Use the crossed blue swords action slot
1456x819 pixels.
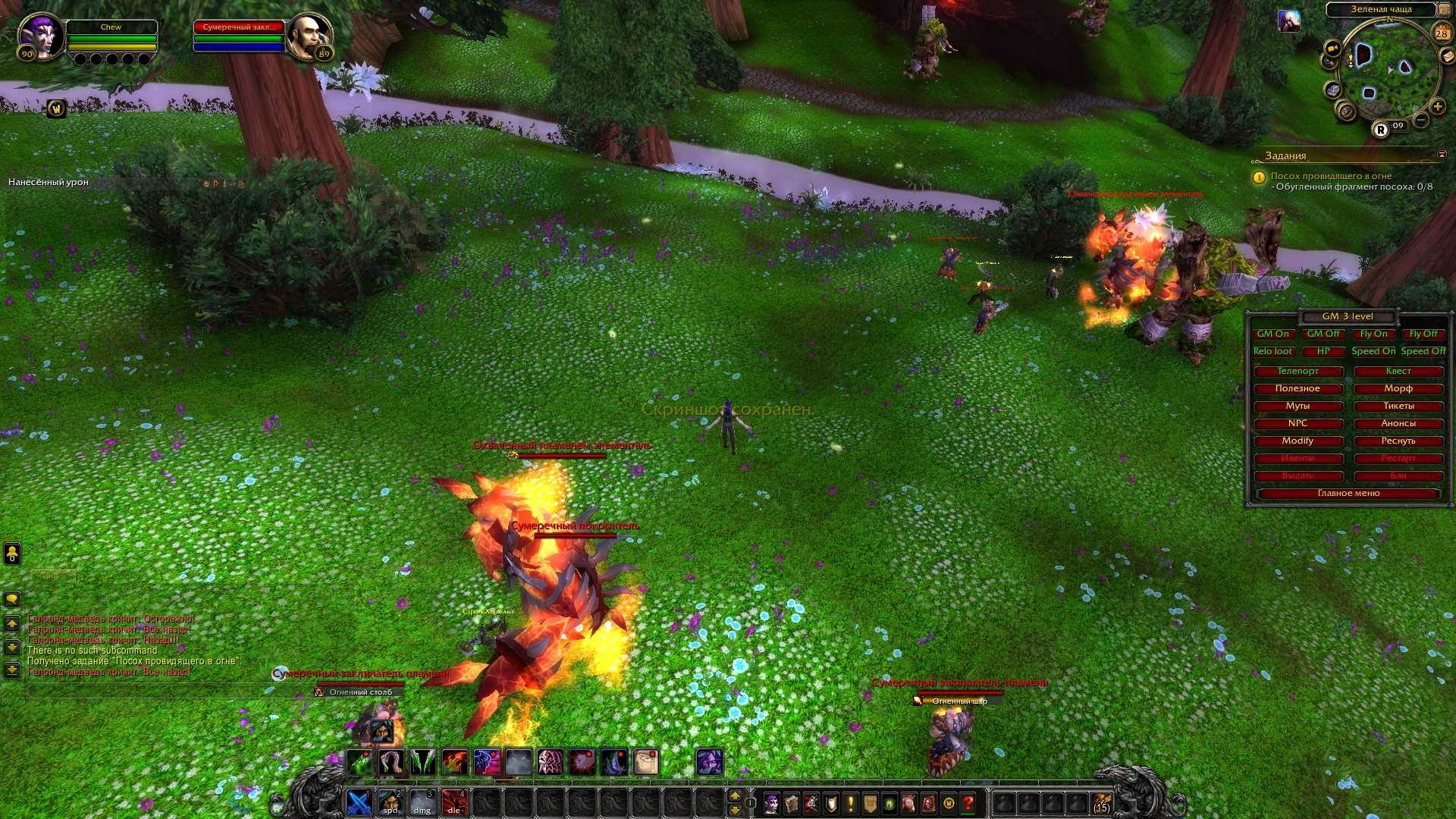coord(359,802)
